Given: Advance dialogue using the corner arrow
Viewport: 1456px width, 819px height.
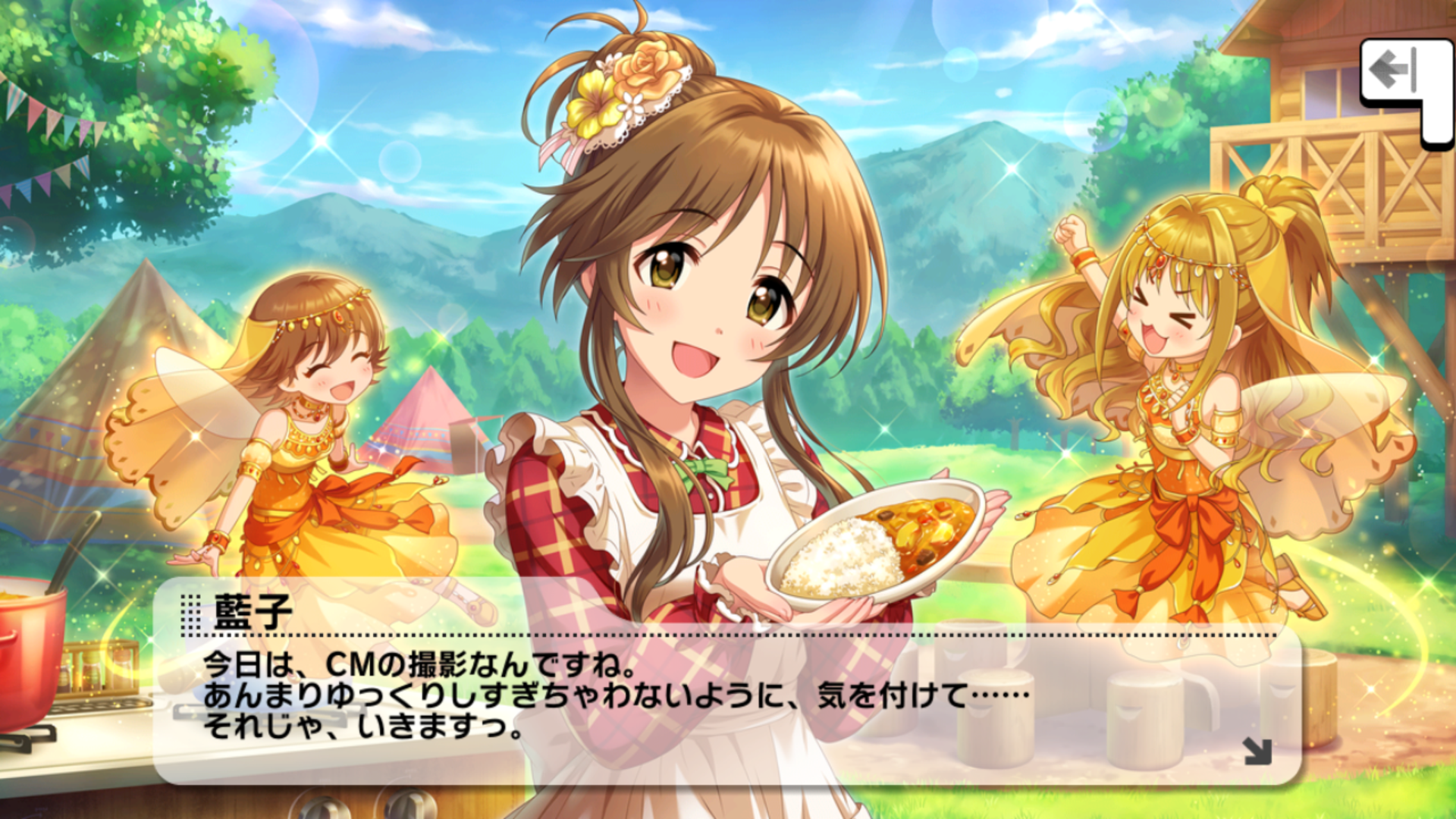Looking at the screenshot, I should point(1257,751).
